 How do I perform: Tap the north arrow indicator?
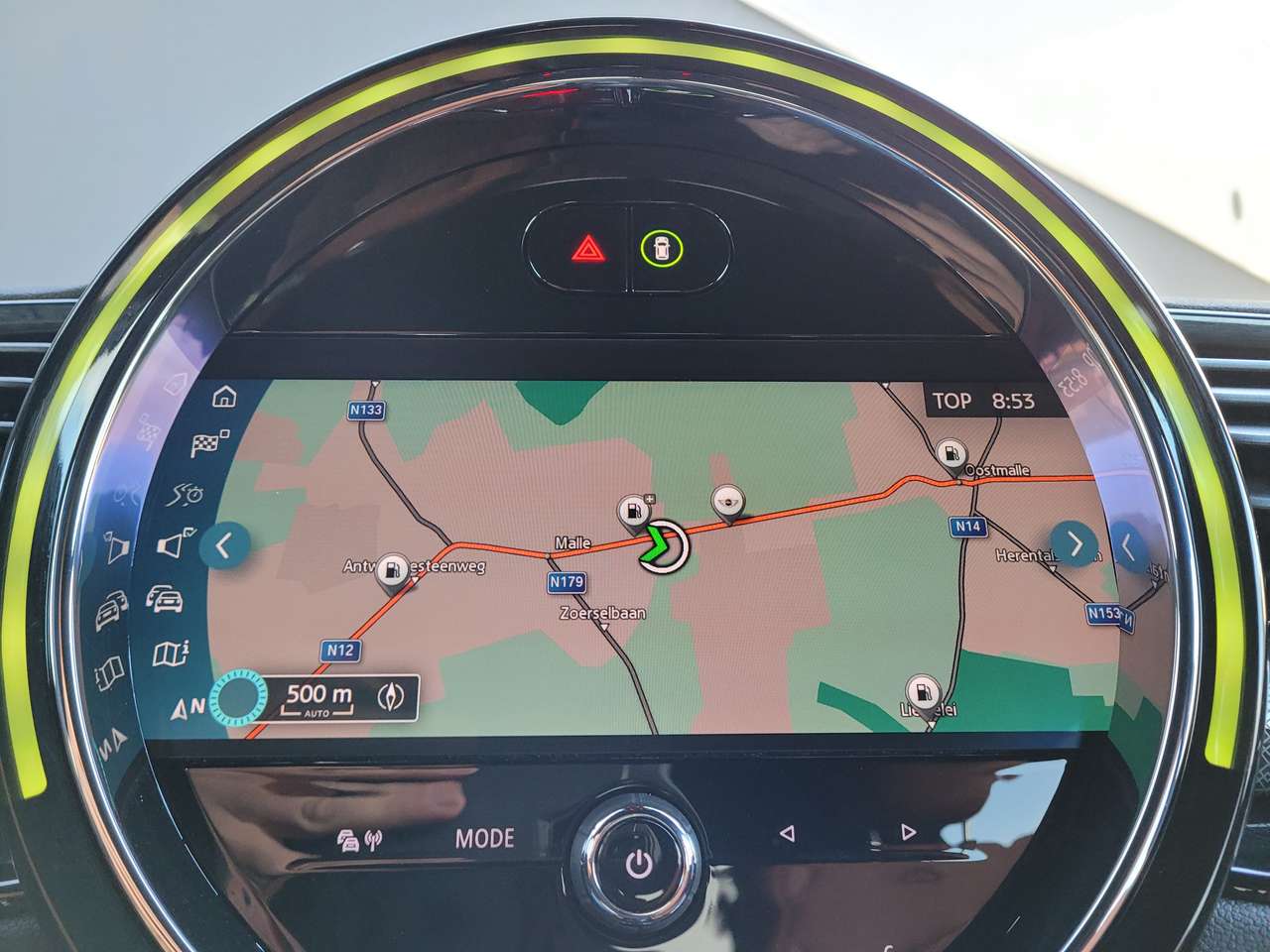(188, 707)
